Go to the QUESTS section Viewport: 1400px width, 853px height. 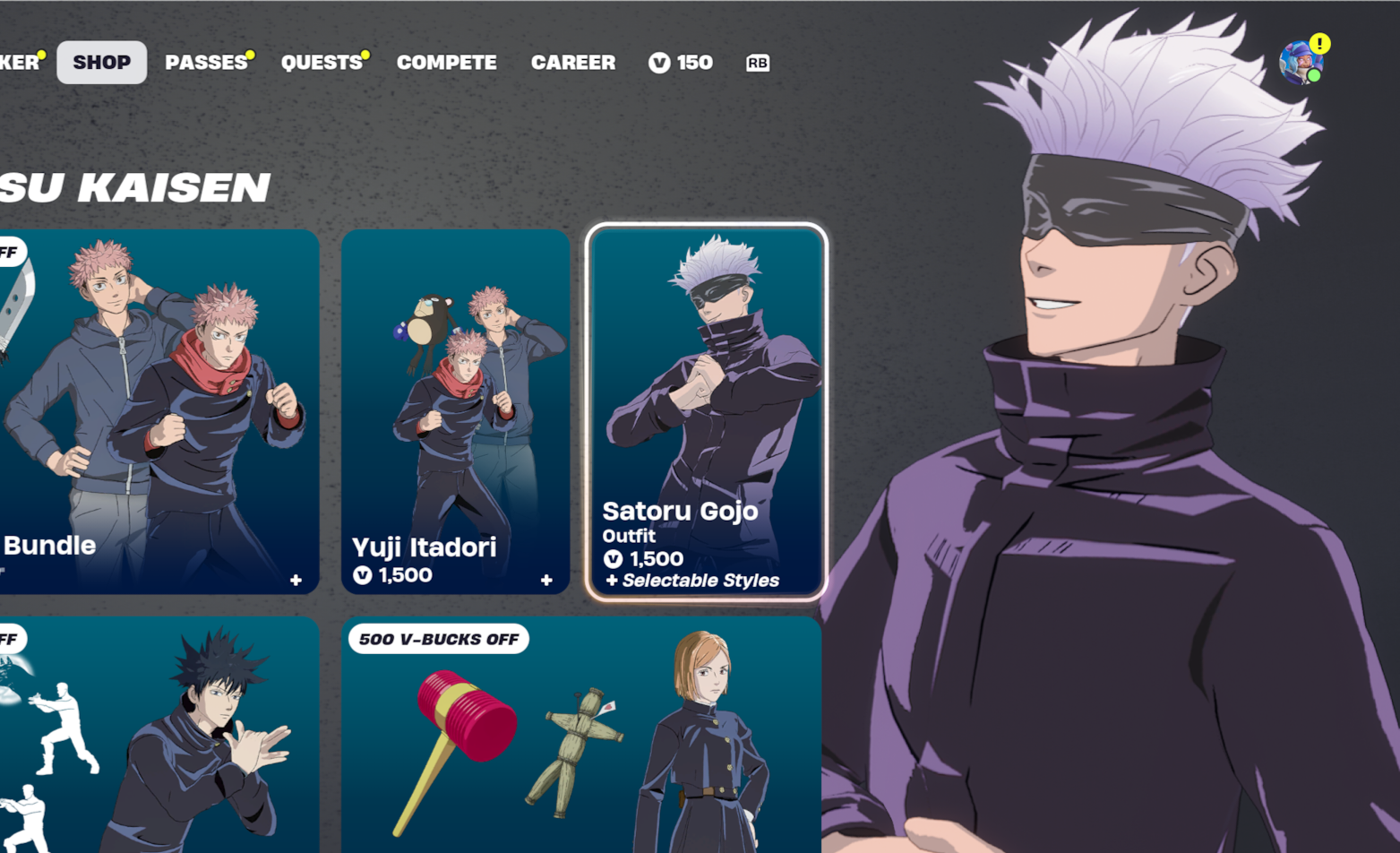tap(322, 62)
